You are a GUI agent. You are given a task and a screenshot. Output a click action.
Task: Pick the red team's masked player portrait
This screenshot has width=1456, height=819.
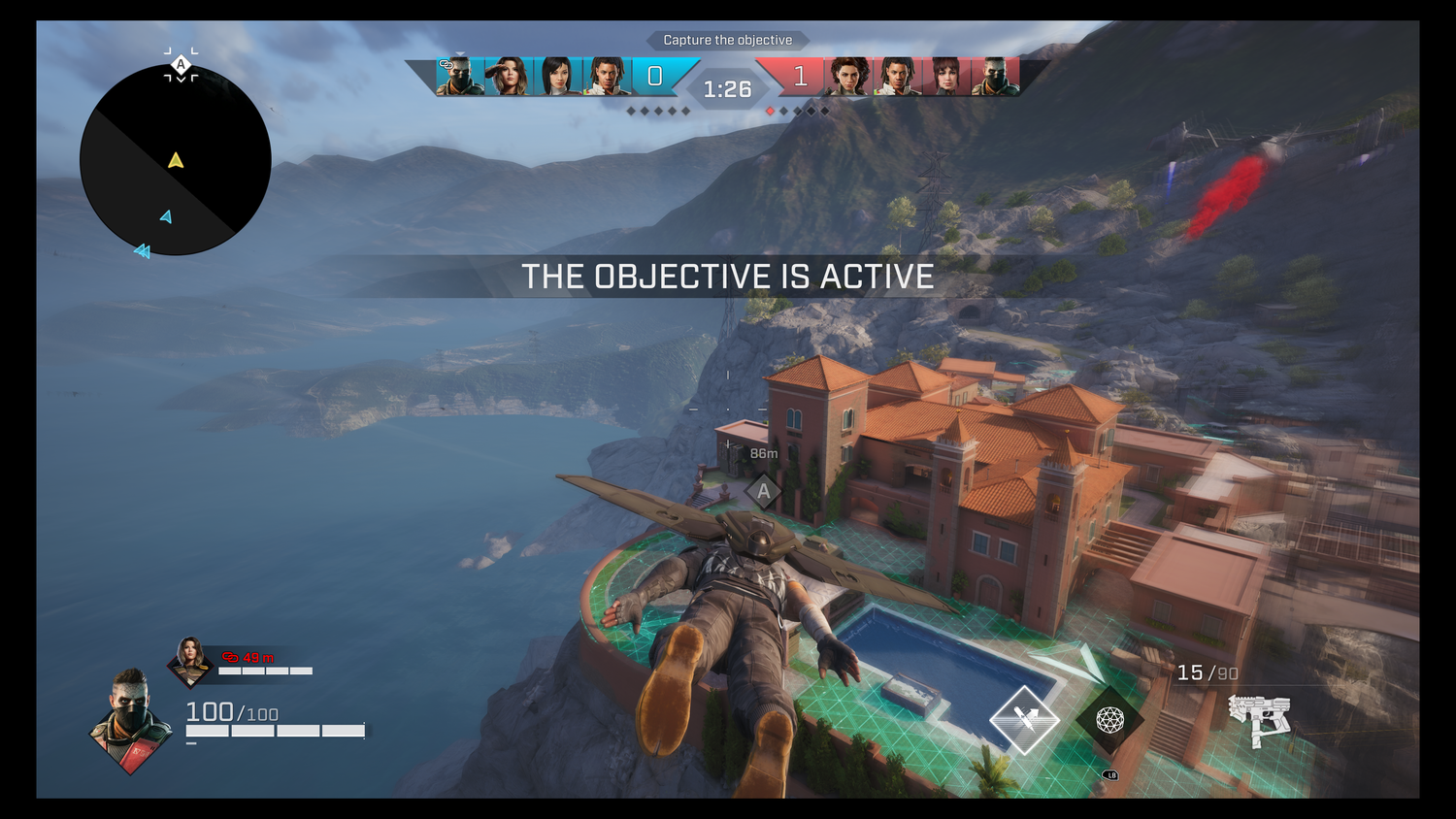995,76
